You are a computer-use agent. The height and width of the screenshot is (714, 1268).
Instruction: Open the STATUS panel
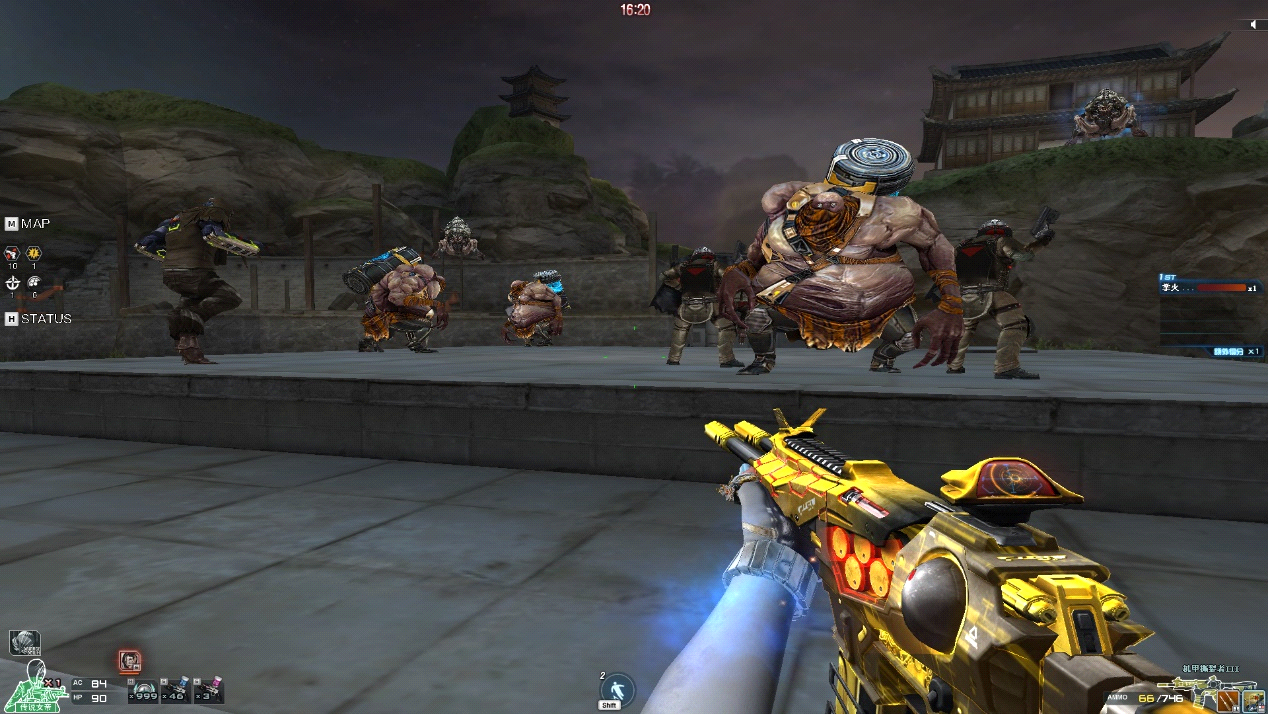pos(11,319)
